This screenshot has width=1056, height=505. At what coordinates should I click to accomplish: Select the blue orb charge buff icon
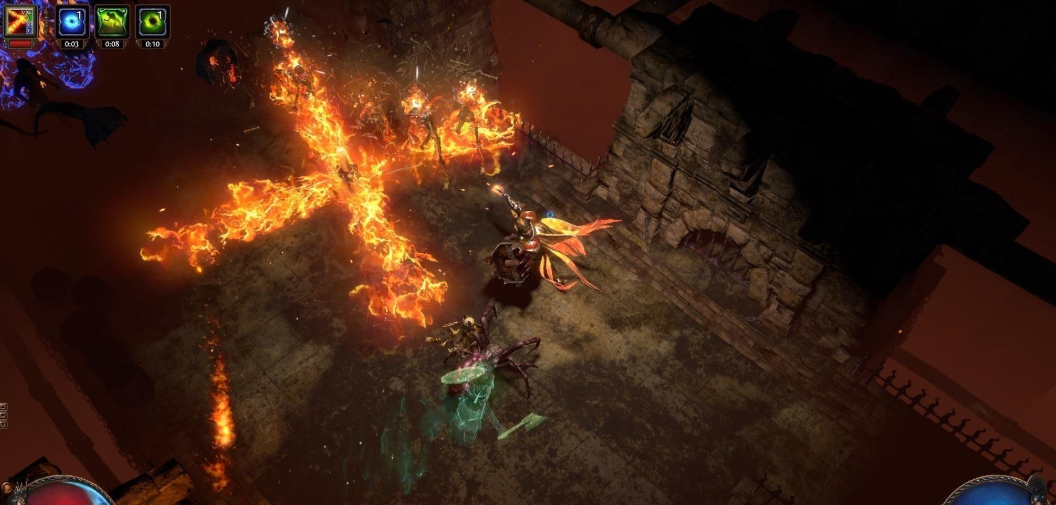coord(72,21)
